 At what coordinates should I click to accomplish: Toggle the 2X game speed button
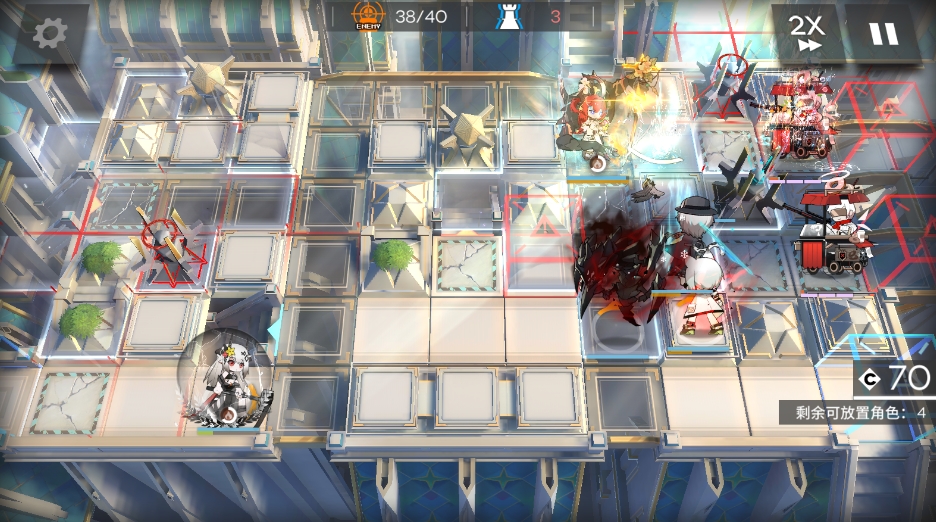click(806, 33)
